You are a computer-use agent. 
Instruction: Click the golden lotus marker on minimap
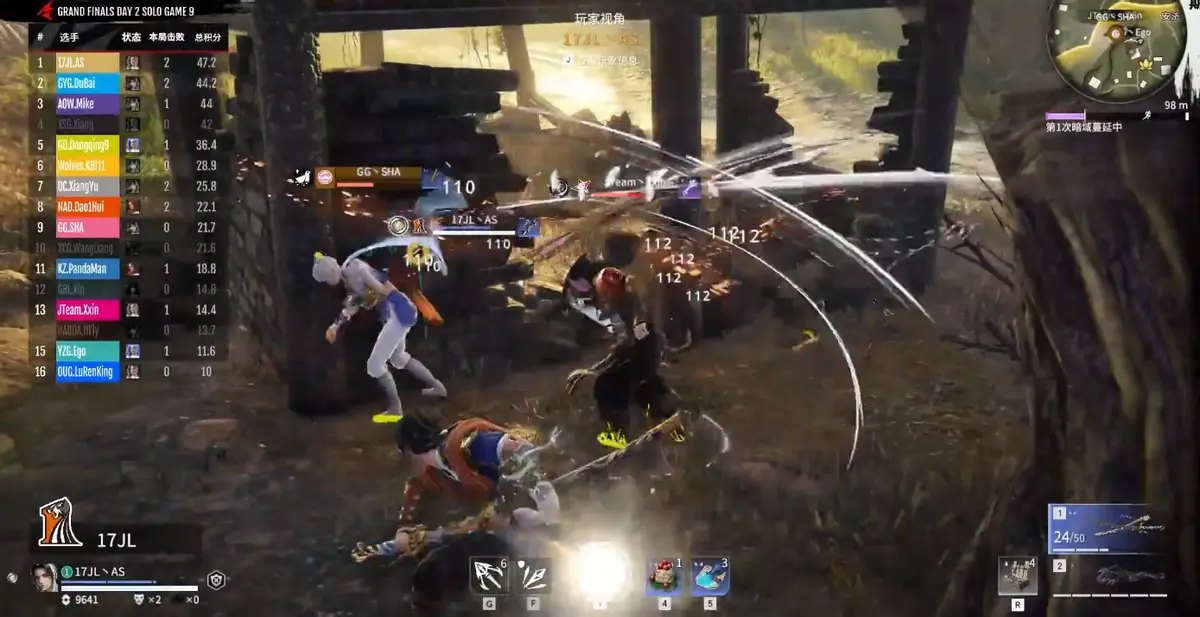(1146, 63)
